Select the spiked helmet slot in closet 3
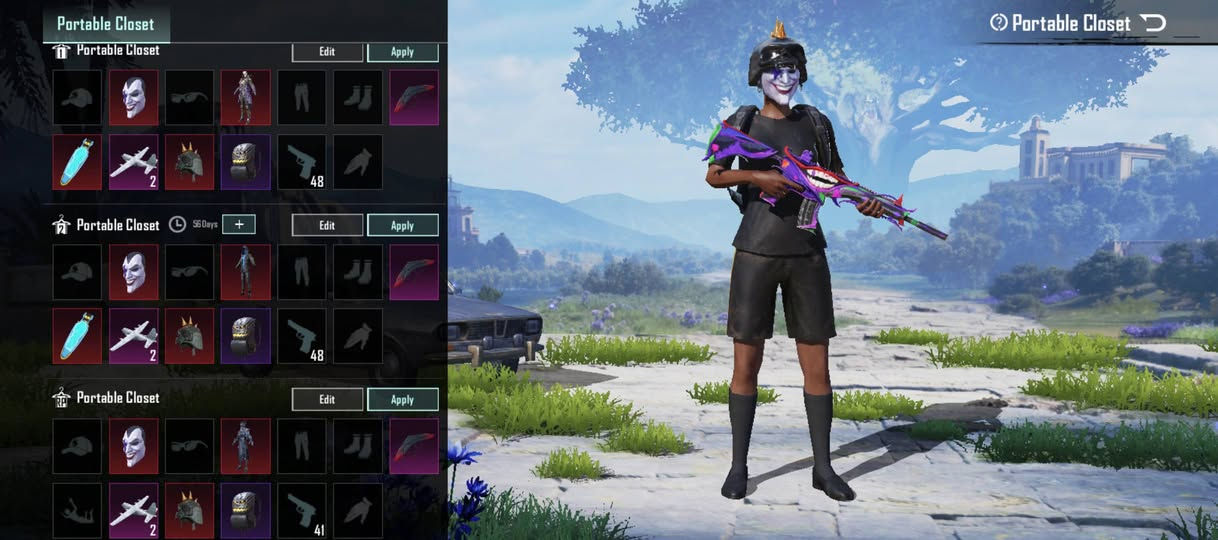Viewport: 1218px width, 540px height. (x=190, y=508)
